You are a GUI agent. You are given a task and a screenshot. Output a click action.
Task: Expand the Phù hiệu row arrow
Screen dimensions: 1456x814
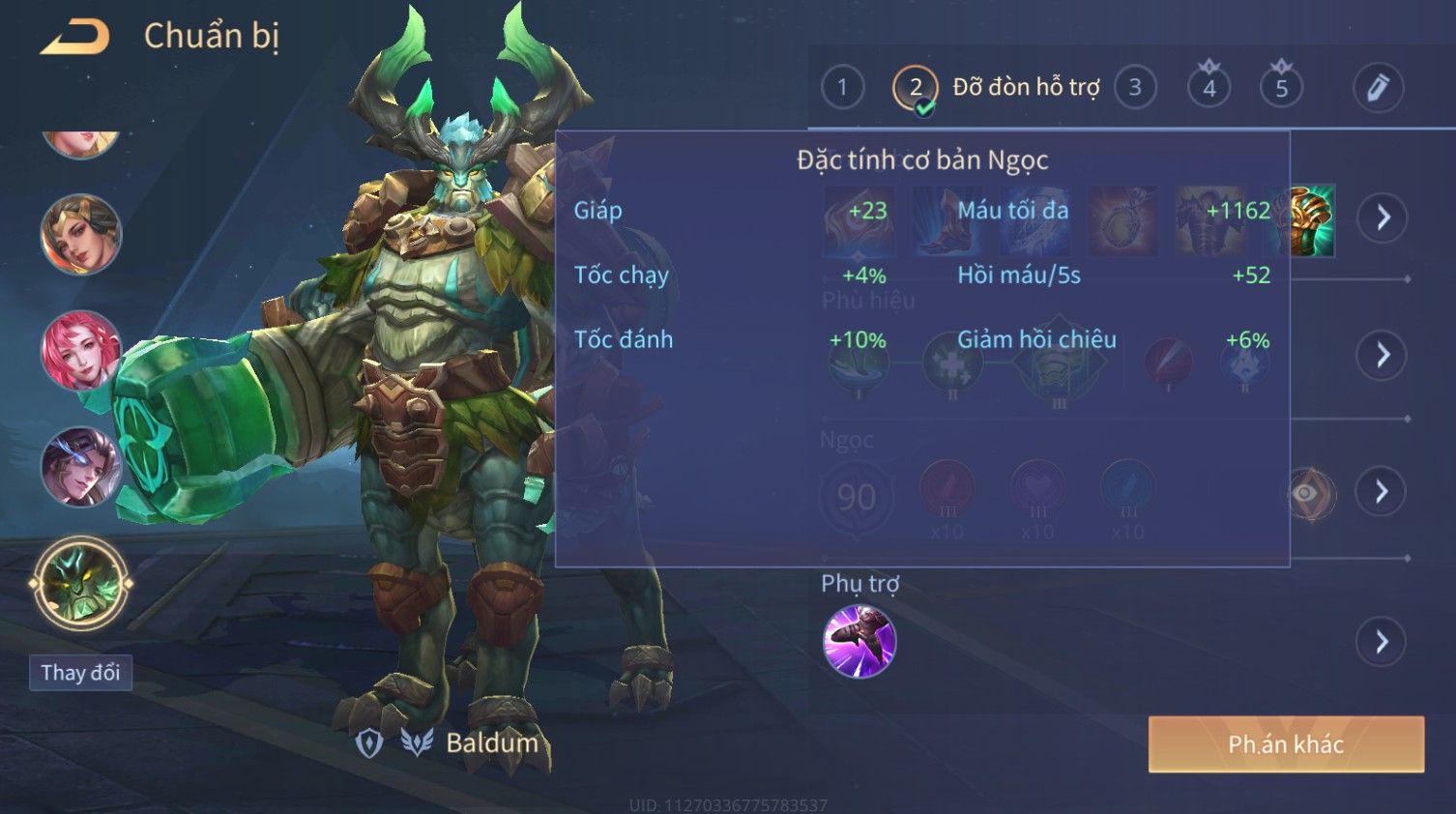tap(1382, 355)
